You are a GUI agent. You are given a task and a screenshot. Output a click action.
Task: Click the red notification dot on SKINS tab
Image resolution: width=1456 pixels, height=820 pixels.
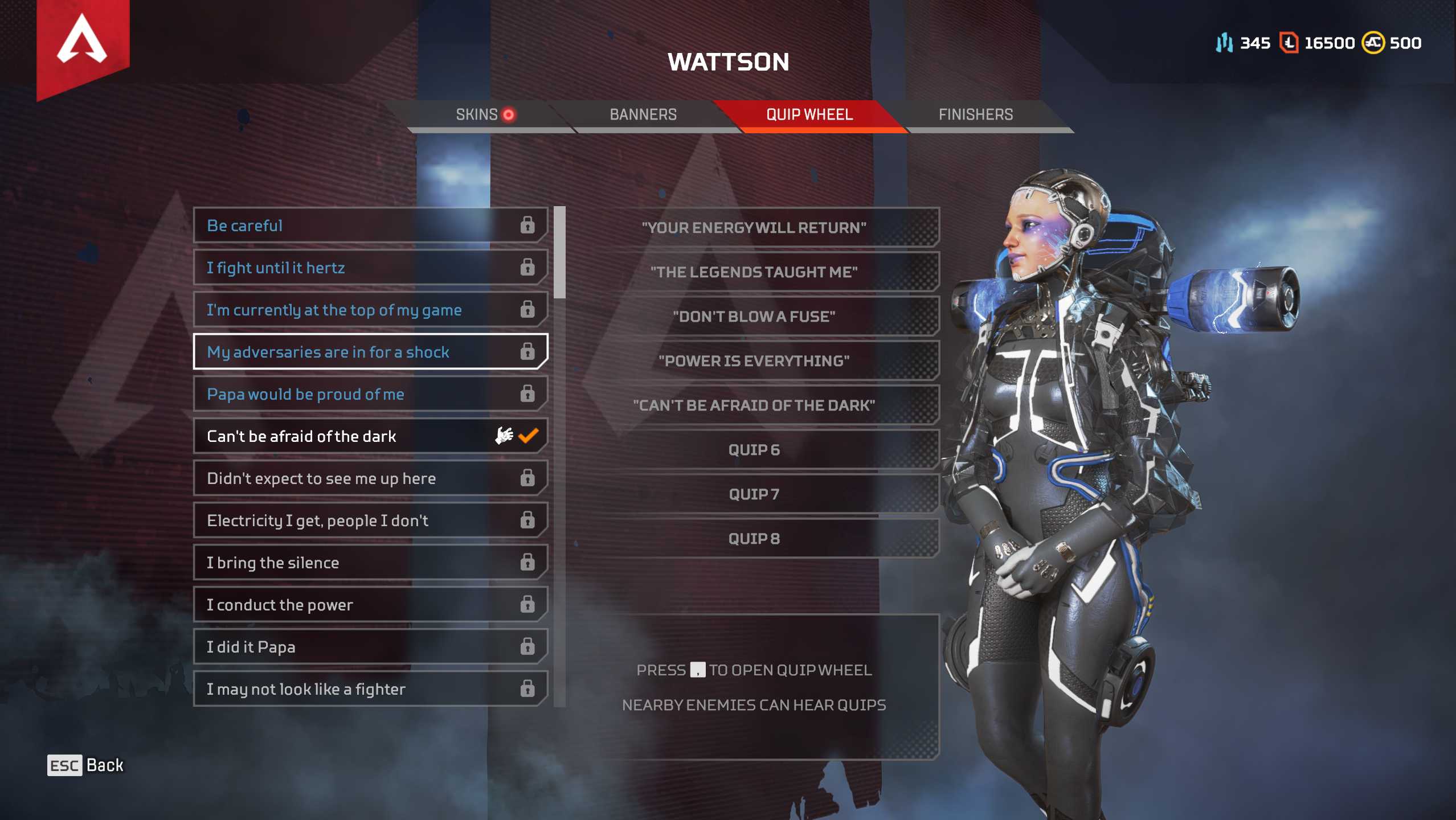click(509, 114)
